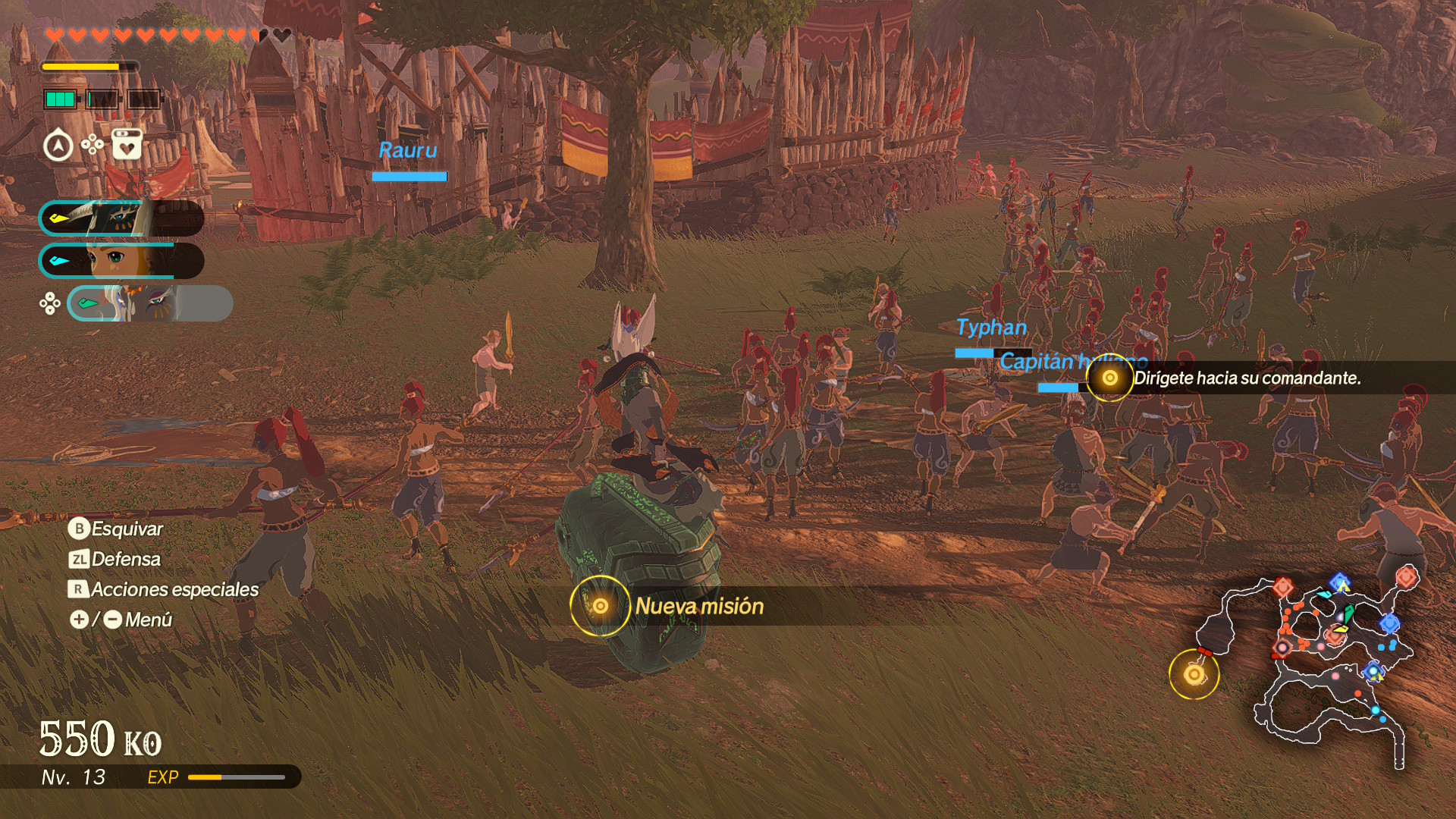Choose the highlighted third character portrait

click(x=150, y=303)
